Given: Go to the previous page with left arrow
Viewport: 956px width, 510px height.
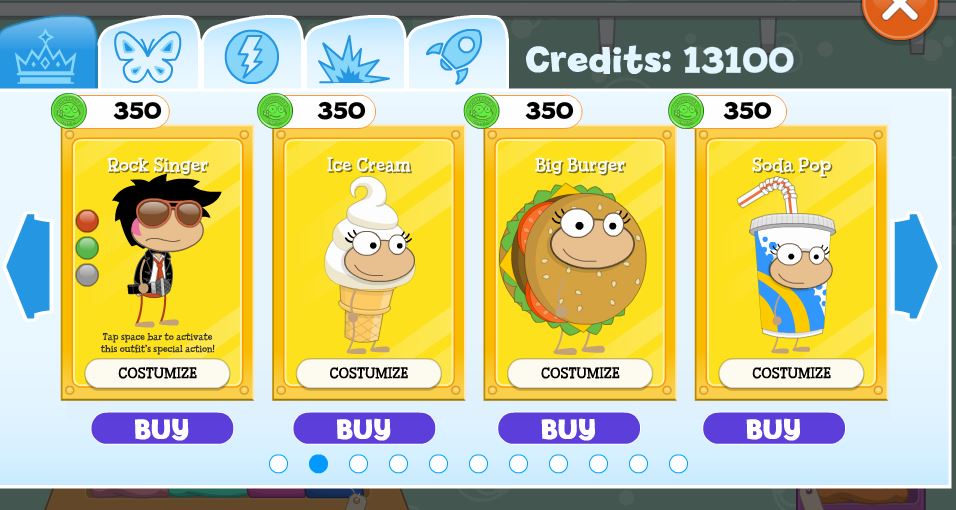Looking at the screenshot, I should click(27, 266).
